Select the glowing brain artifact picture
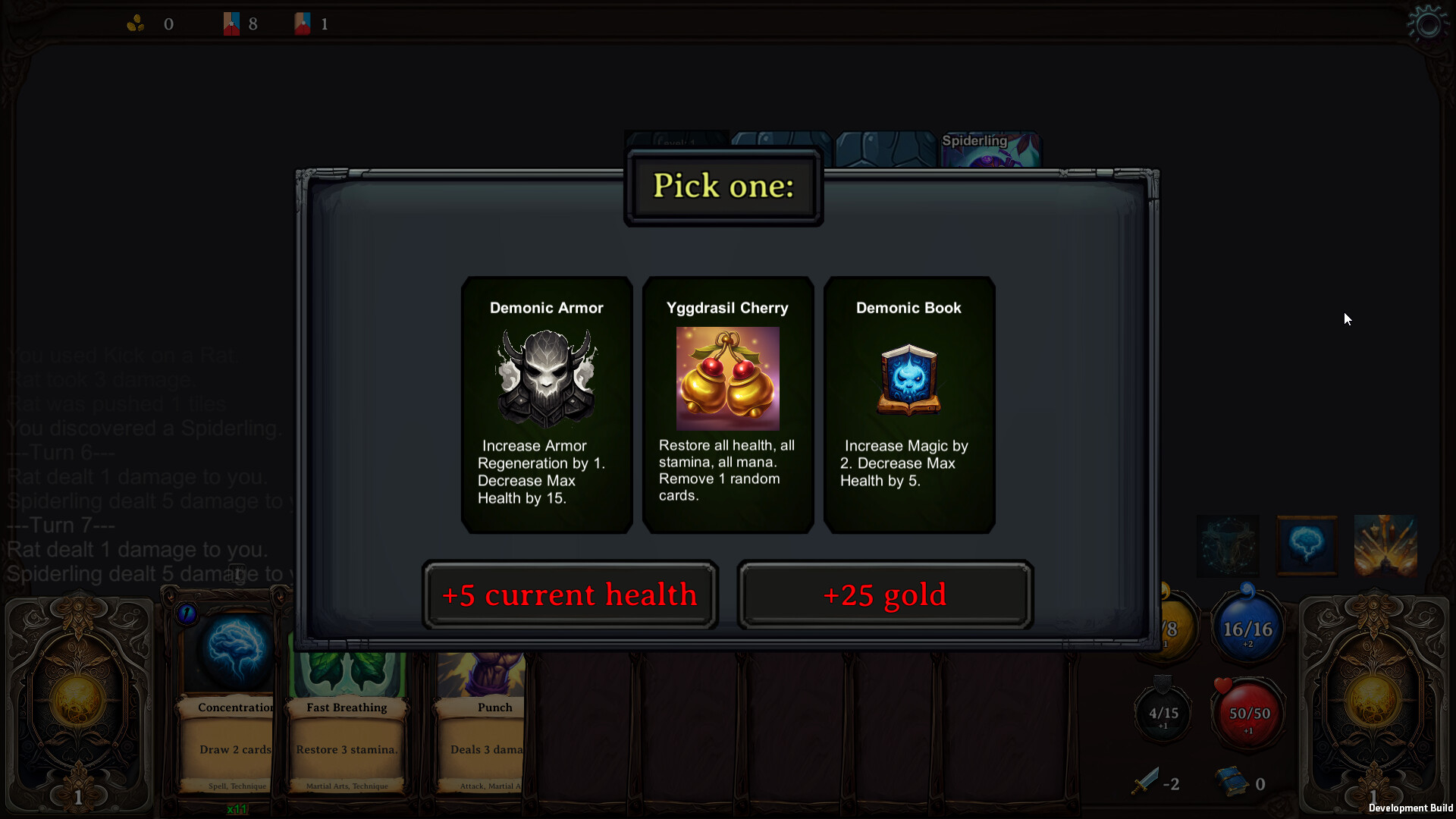 [1308, 544]
